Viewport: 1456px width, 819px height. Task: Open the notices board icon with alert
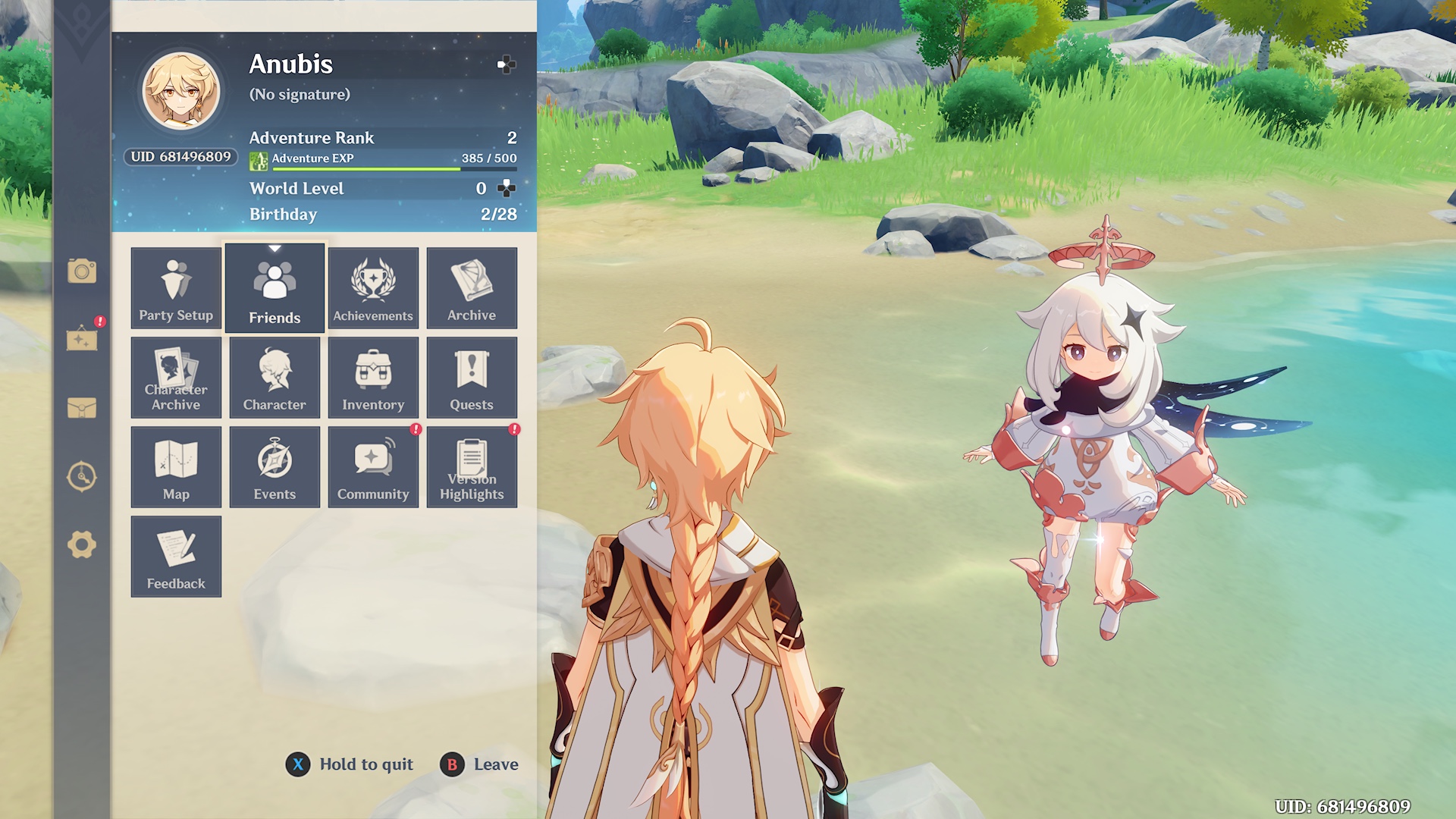pyautogui.click(x=82, y=338)
